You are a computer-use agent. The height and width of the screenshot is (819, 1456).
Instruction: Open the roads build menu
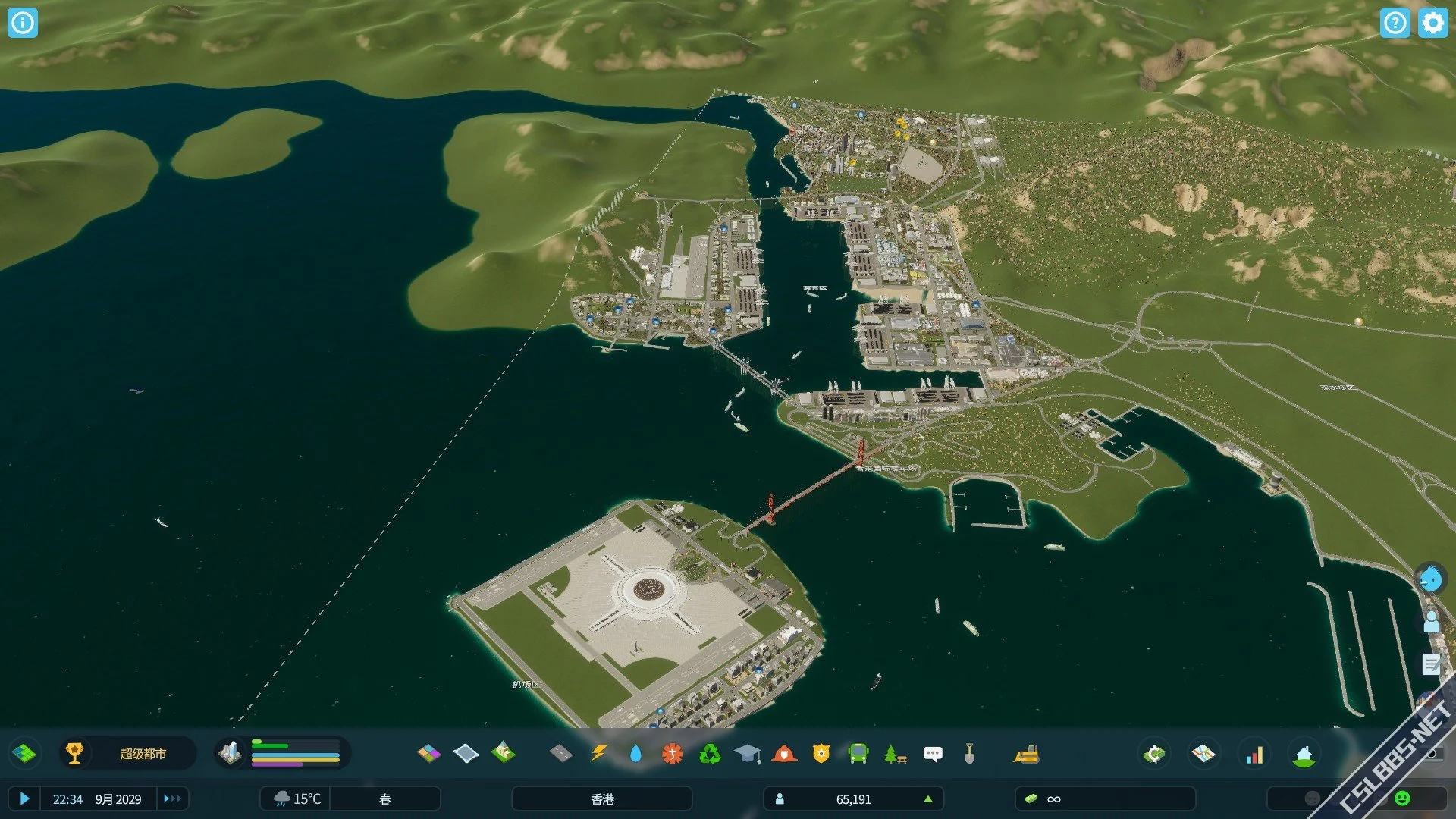[x=560, y=754]
